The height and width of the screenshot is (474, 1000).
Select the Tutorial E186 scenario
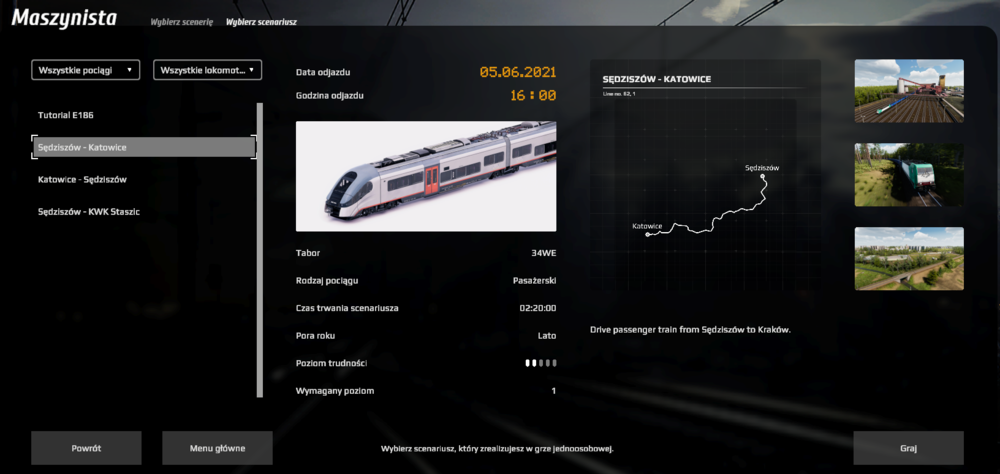pyautogui.click(x=66, y=115)
